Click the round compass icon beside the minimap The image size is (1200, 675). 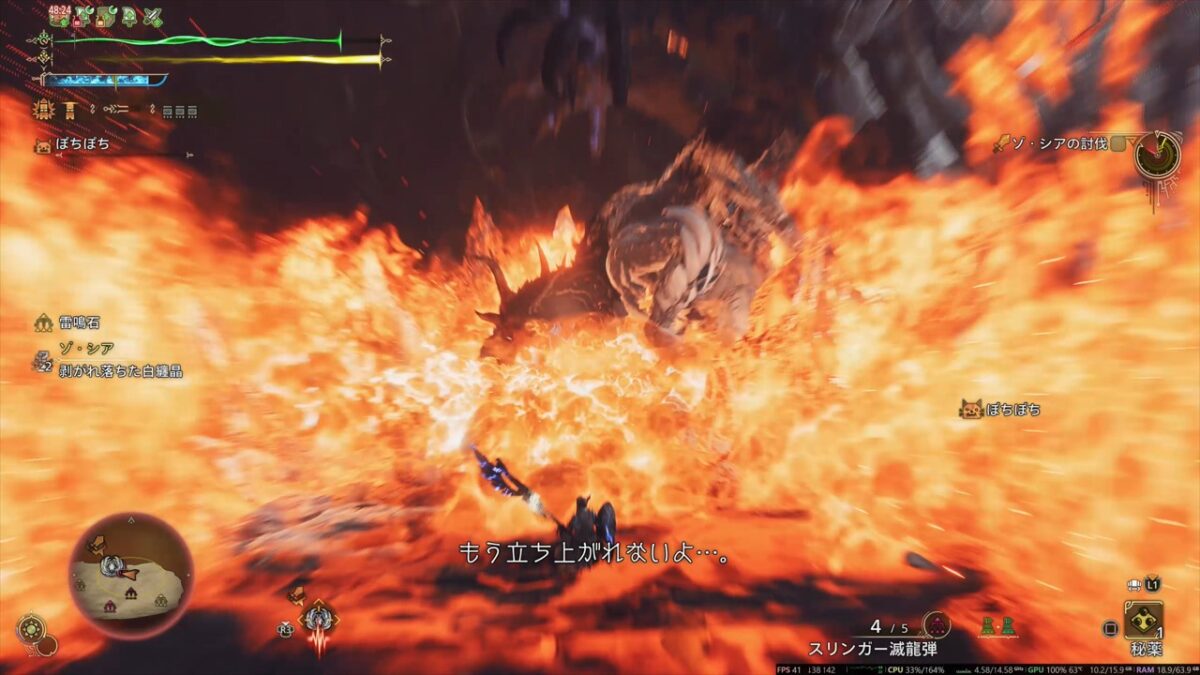coord(32,630)
